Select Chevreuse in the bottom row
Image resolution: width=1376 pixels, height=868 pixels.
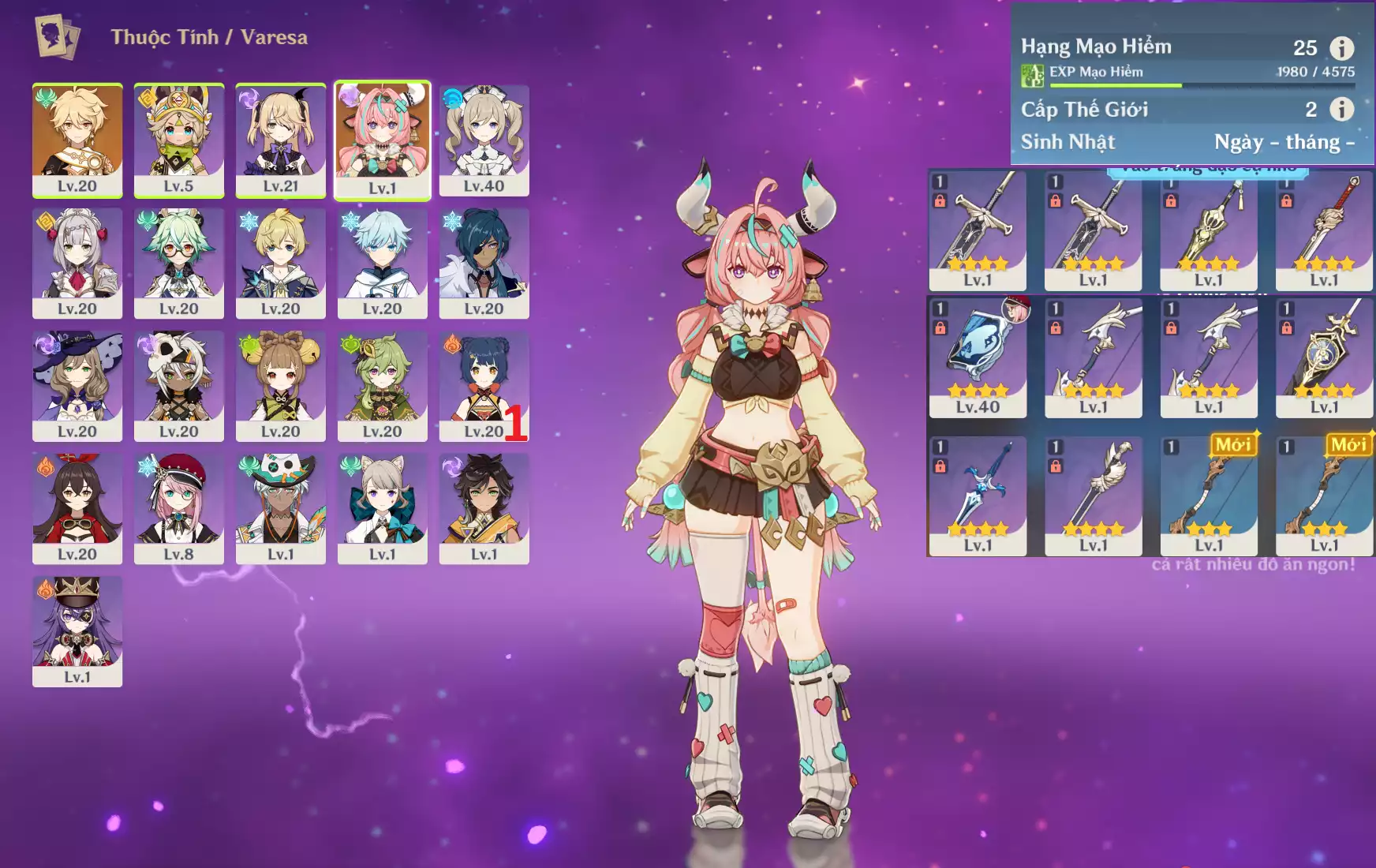point(77,630)
